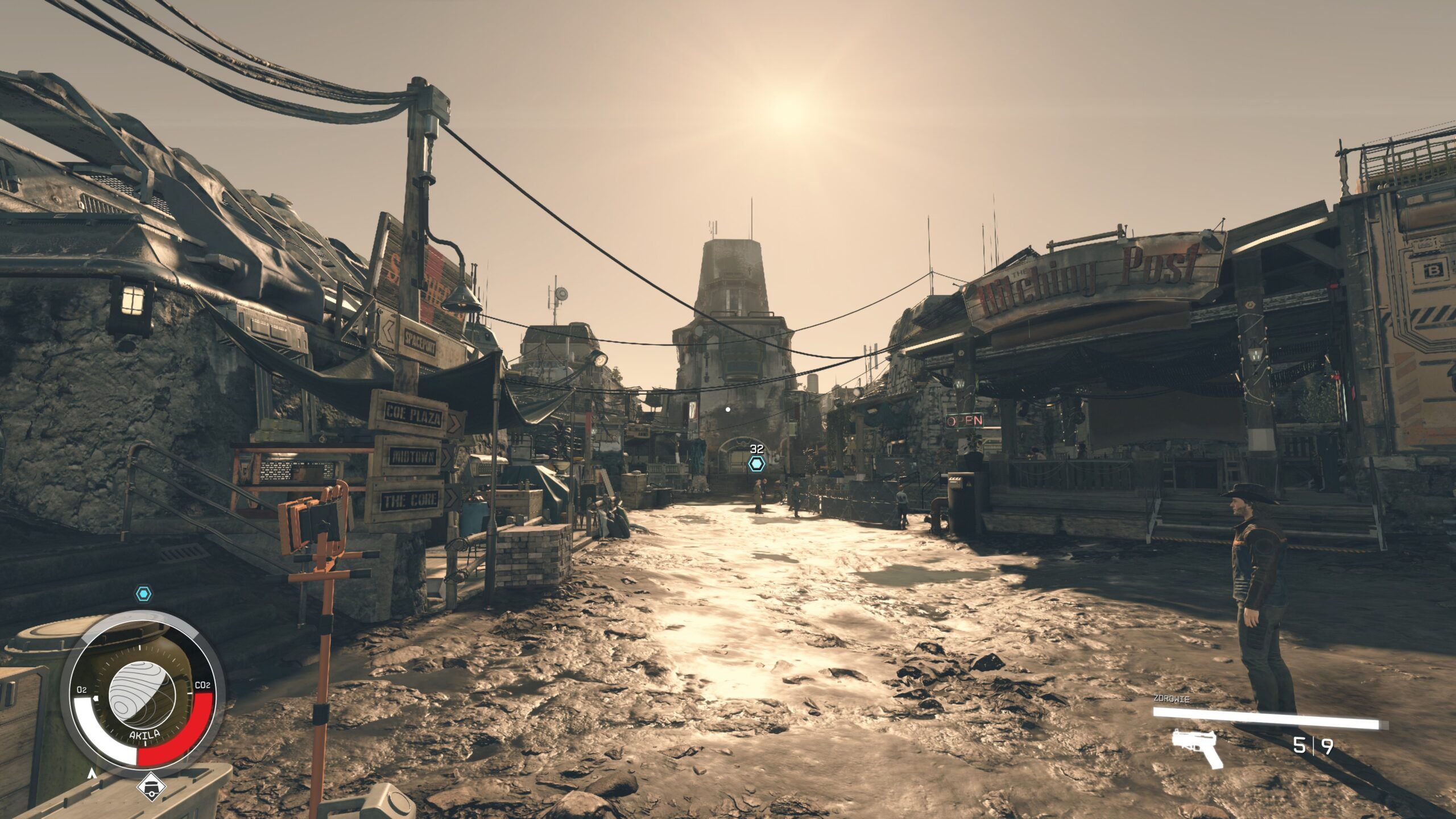Click the diamond icon below the compass
Viewport: 1456px width, 819px height.
151,787
